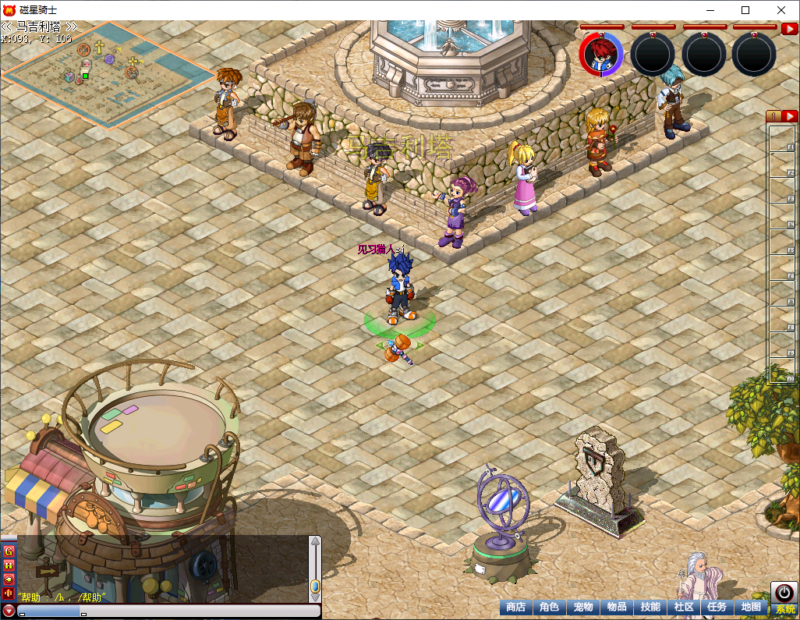Open the 社区 community panel
The image size is (800, 620).
tap(684, 607)
